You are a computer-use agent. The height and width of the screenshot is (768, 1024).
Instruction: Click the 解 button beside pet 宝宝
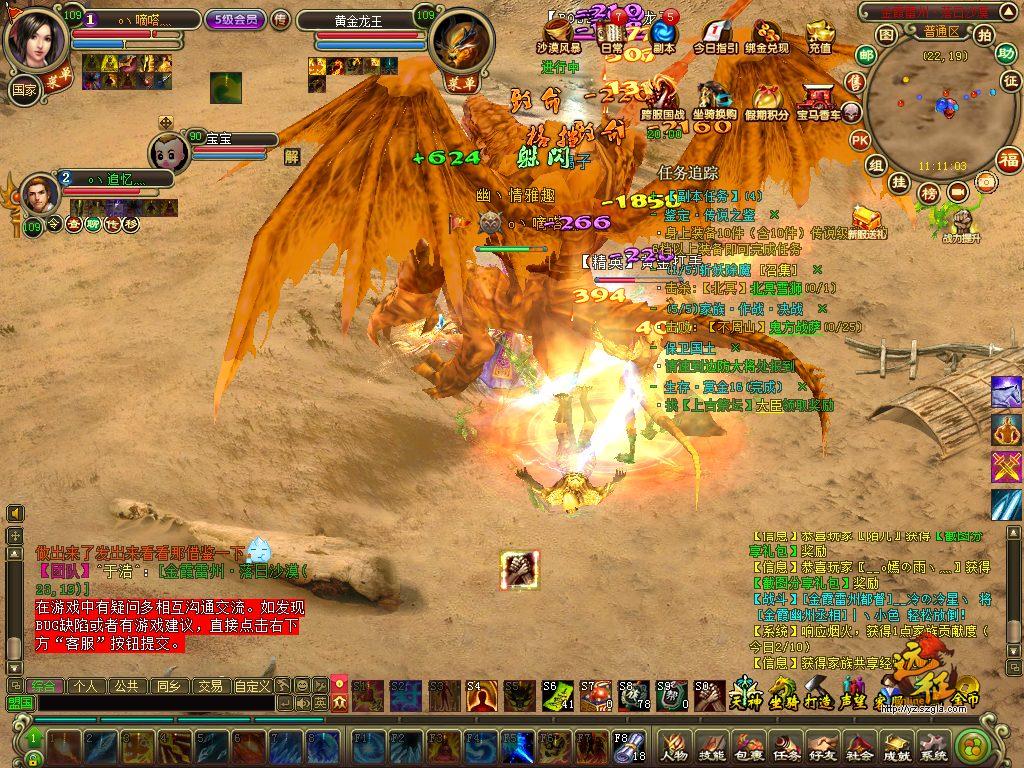pyautogui.click(x=292, y=156)
